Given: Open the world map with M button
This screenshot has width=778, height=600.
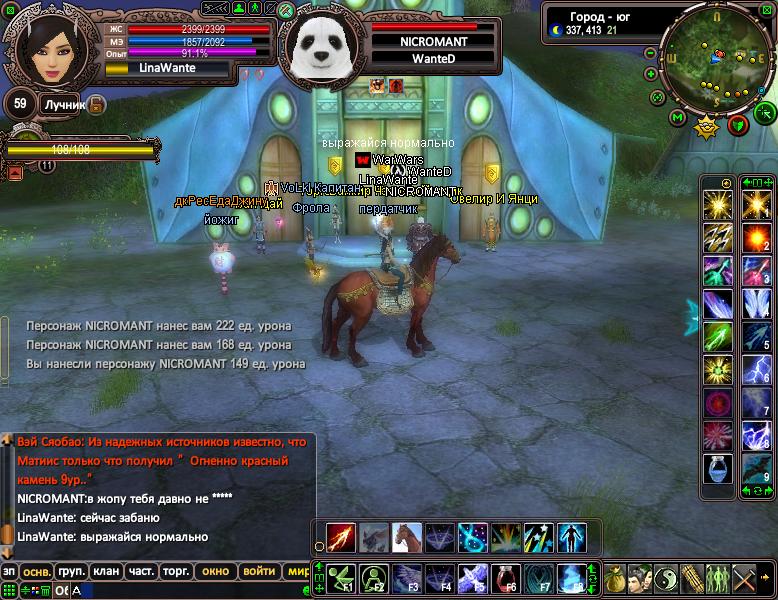Looking at the screenshot, I should (x=677, y=119).
